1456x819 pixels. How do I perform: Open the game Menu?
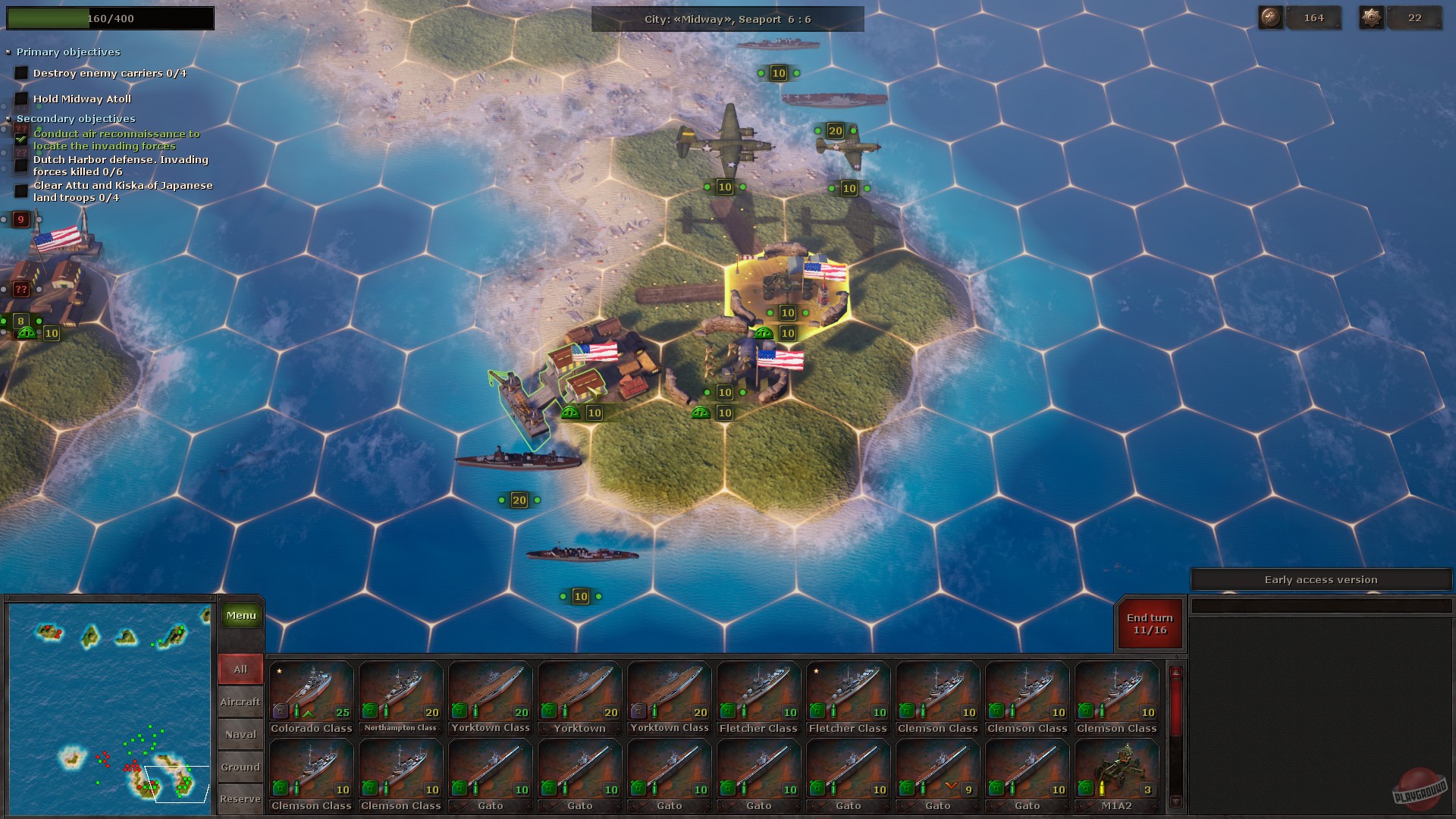click(x=240, y=615)
